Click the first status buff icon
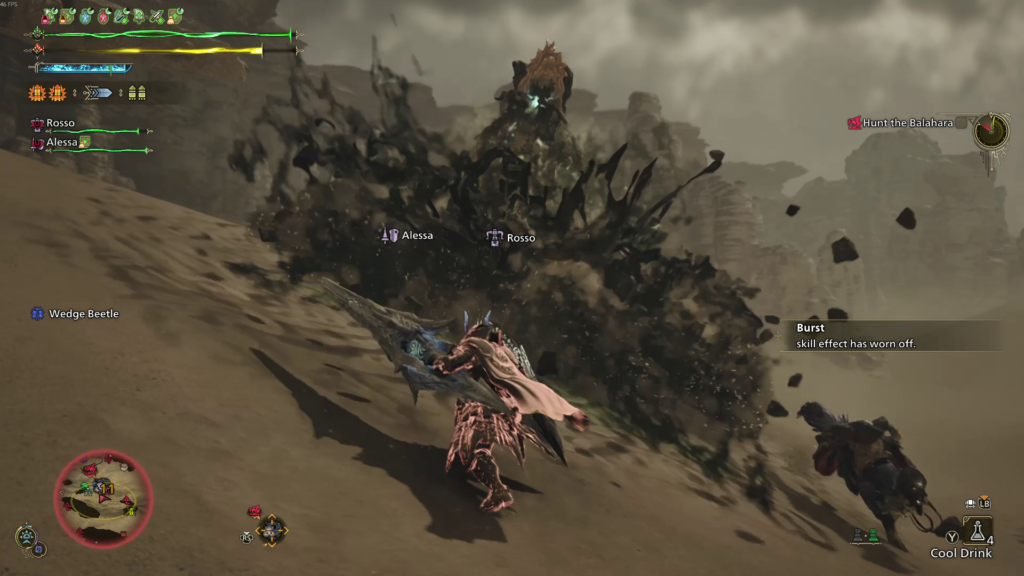This screenshot has width=1024, height=576. pyautogui.click(x=48, y=16)
